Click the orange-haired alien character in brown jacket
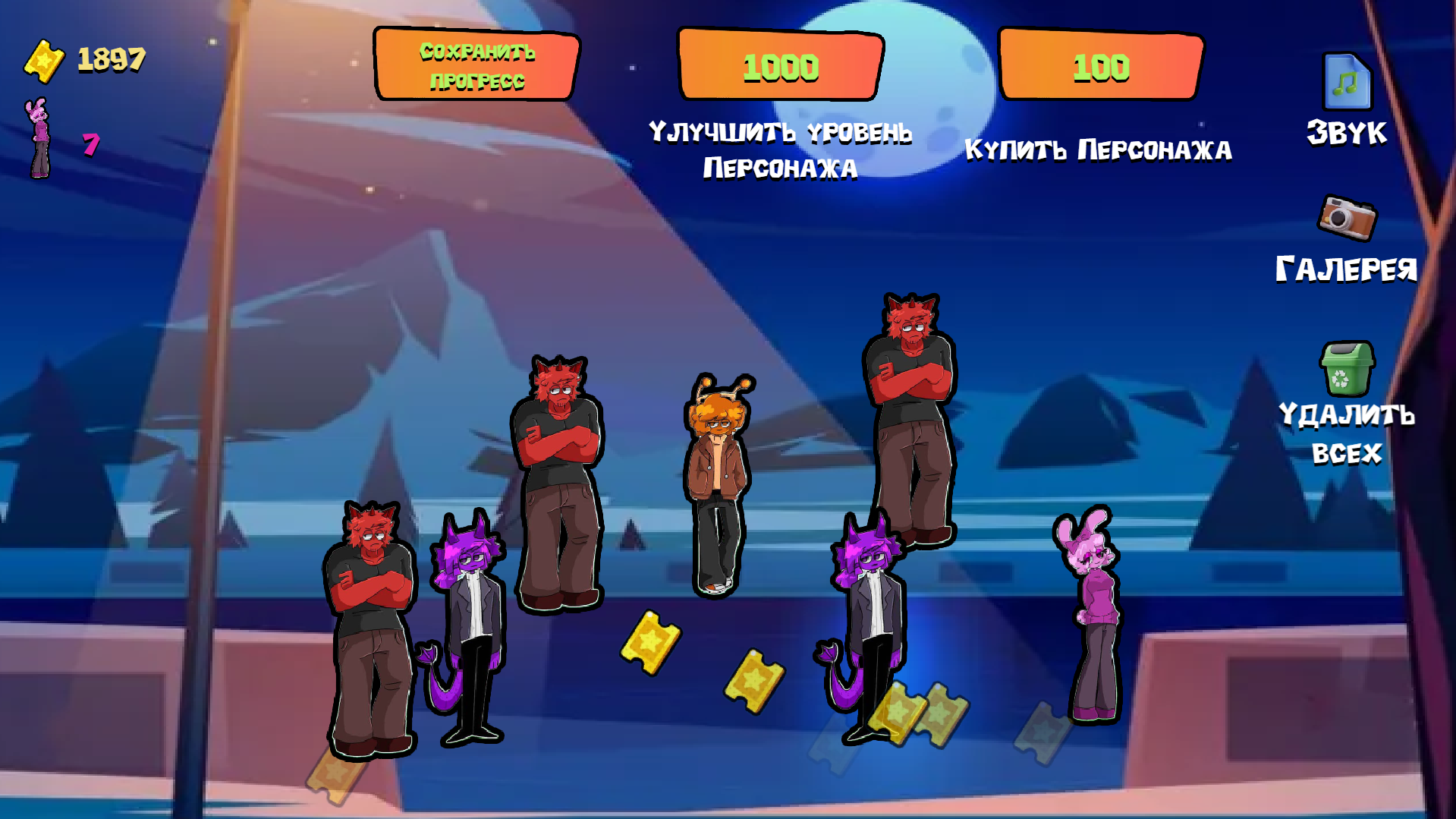Screen dimensions: 1456x819 click(717, 478)
